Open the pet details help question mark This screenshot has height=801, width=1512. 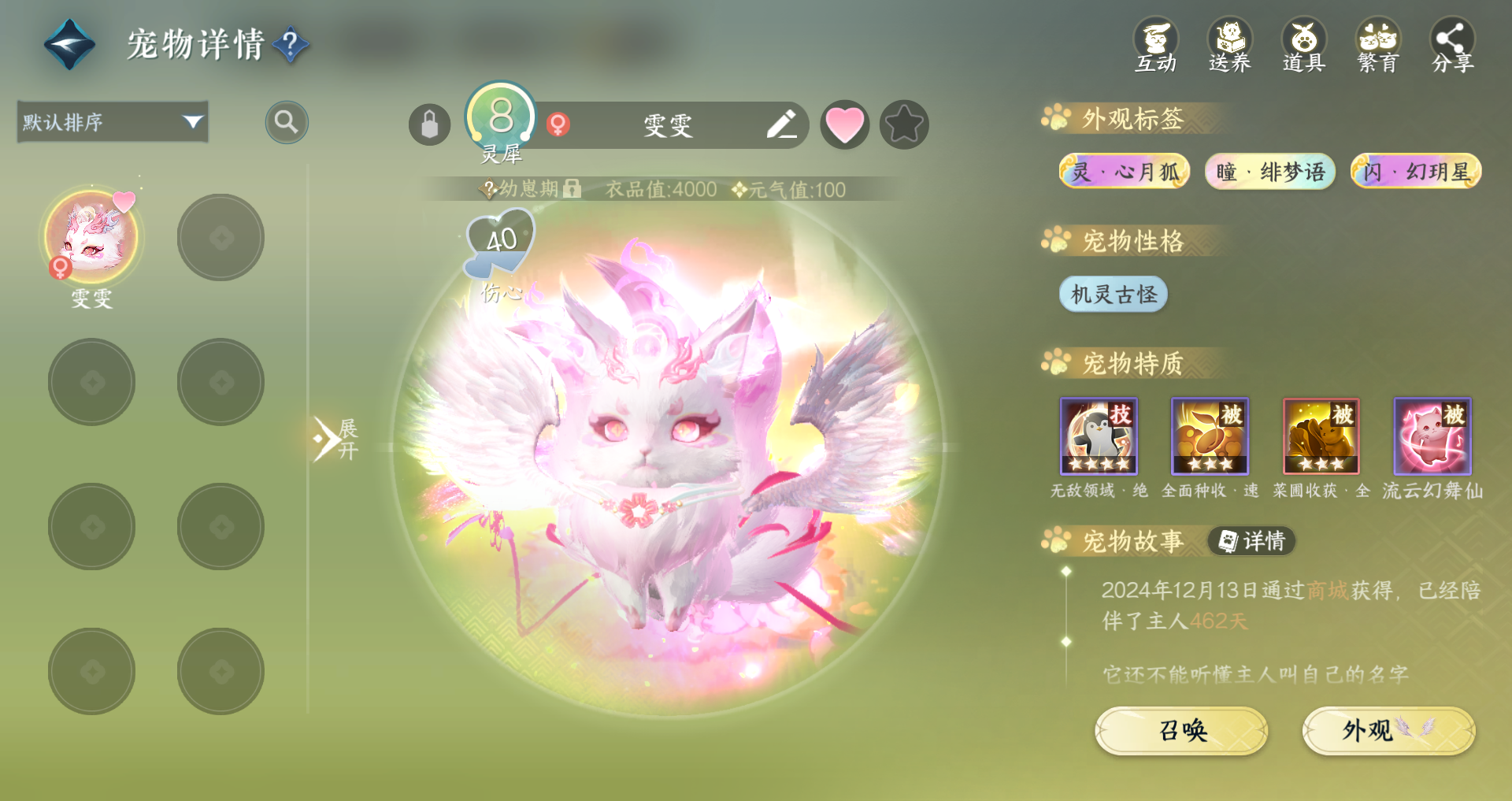click(290, 44)
